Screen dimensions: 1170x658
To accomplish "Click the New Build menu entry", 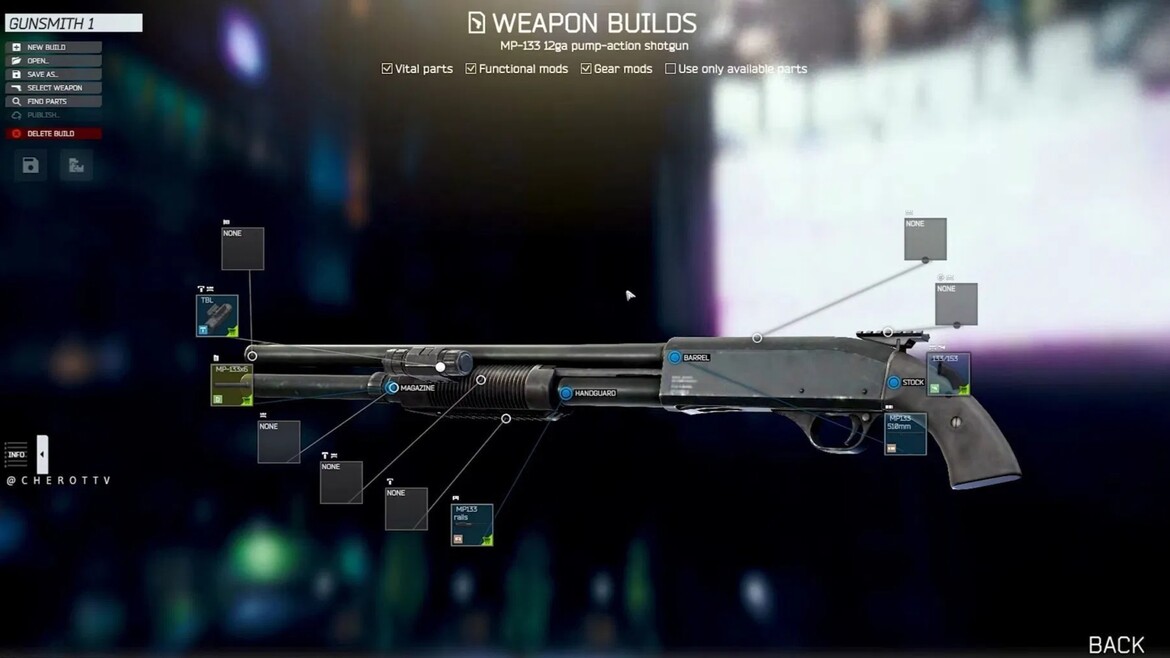I will click(53, 47).
